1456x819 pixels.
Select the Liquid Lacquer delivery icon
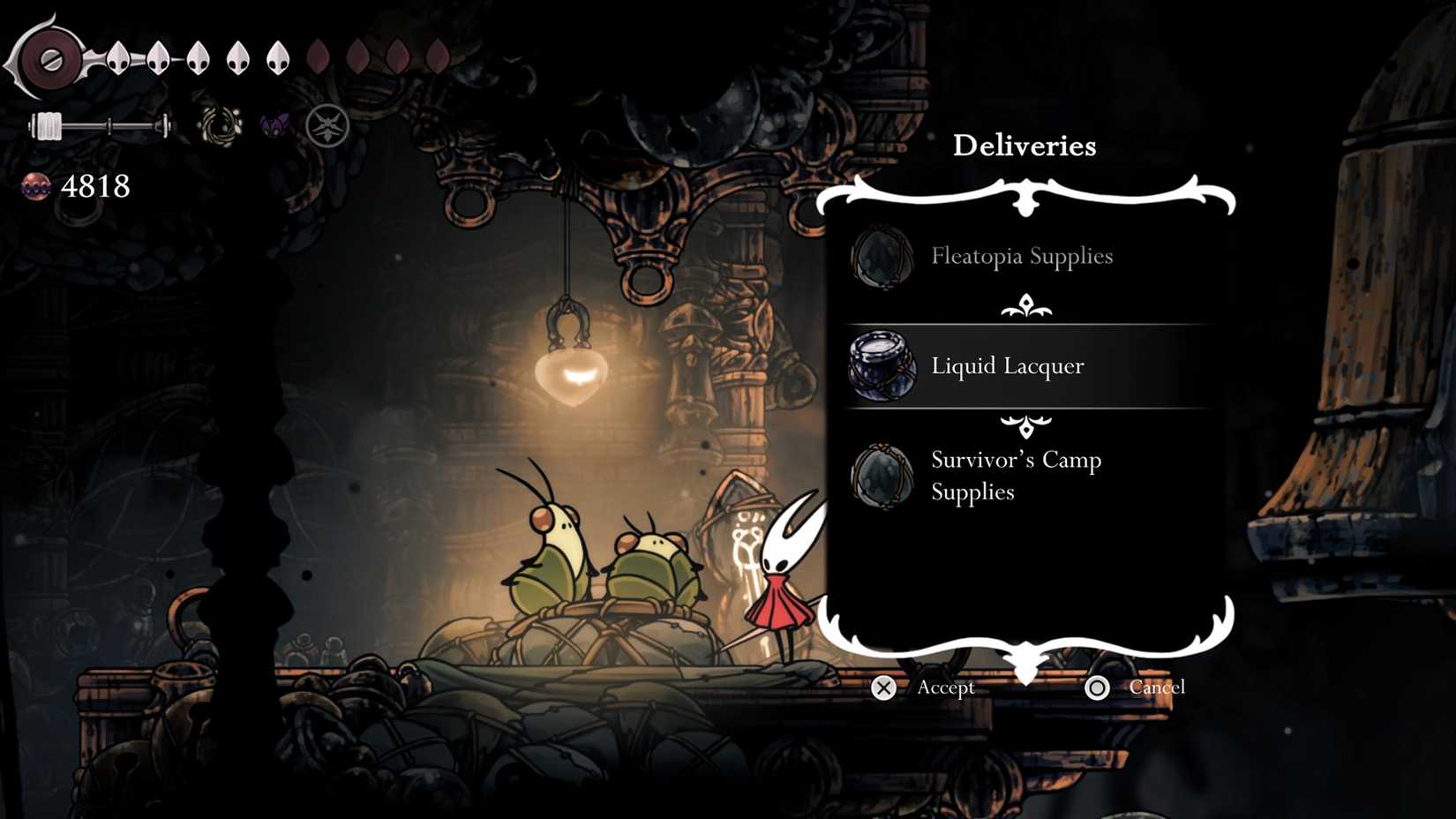[x=882, y=365]
